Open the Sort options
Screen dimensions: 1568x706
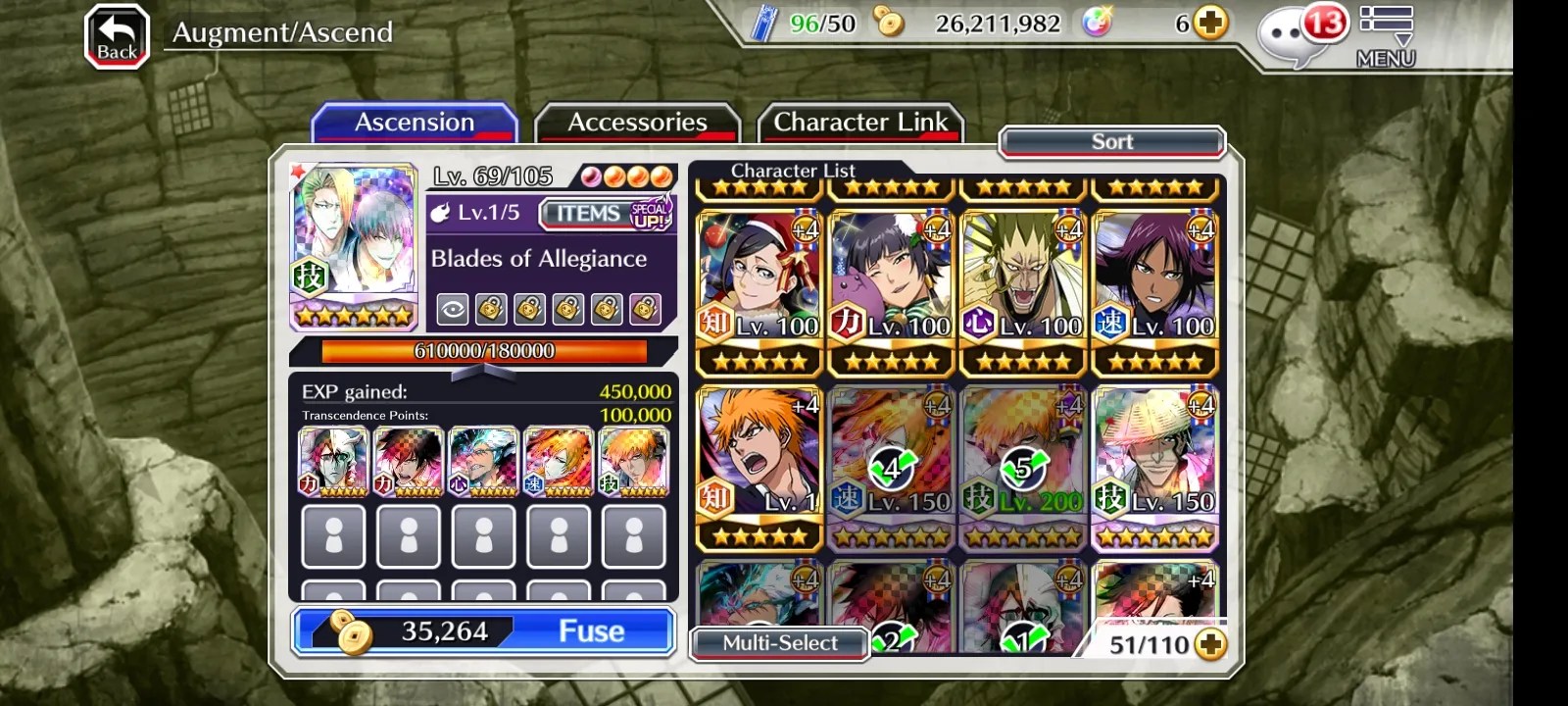[x=1112, y=142]
